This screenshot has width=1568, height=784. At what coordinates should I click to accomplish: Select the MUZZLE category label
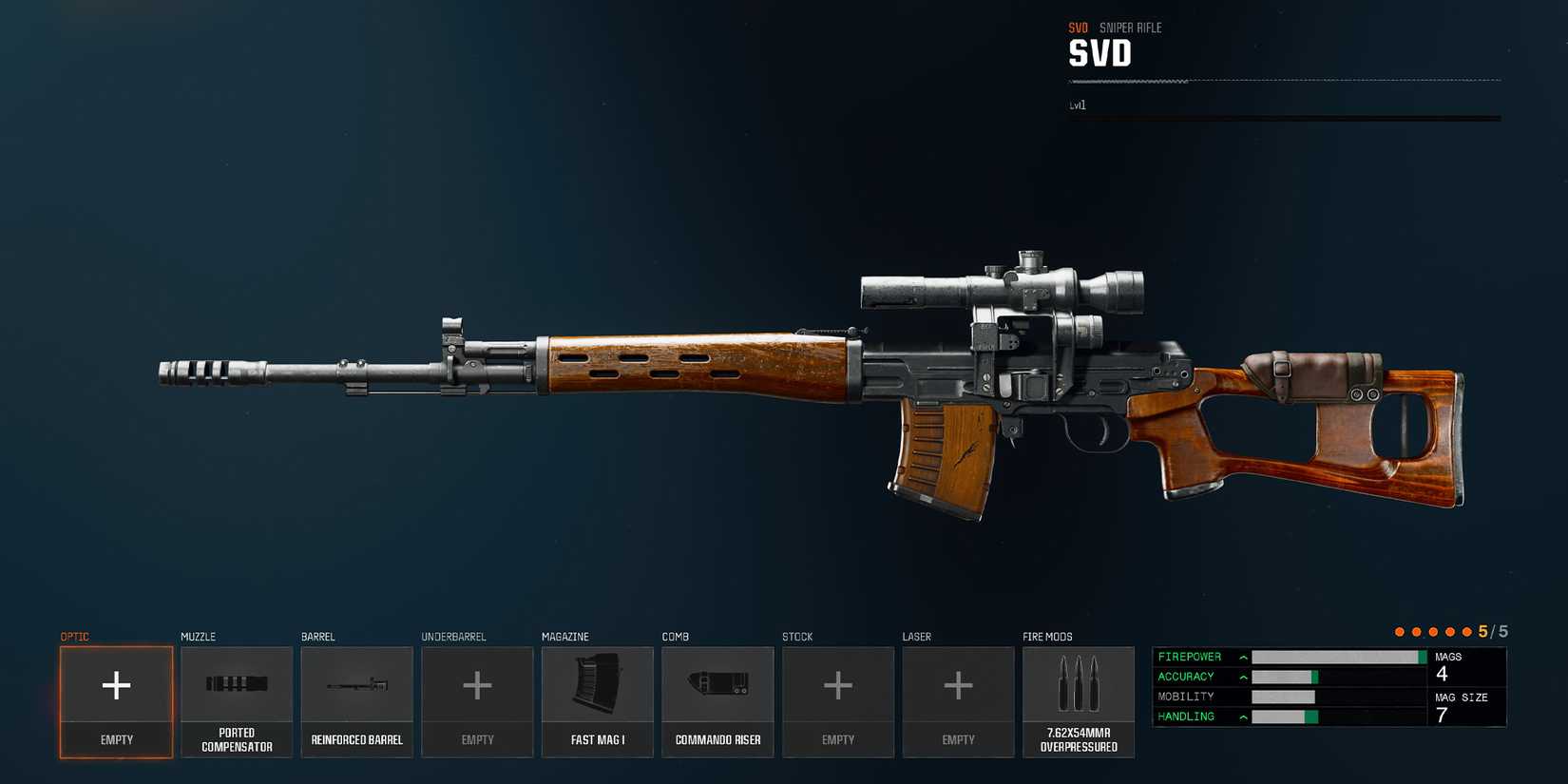(x=197, y=637)
